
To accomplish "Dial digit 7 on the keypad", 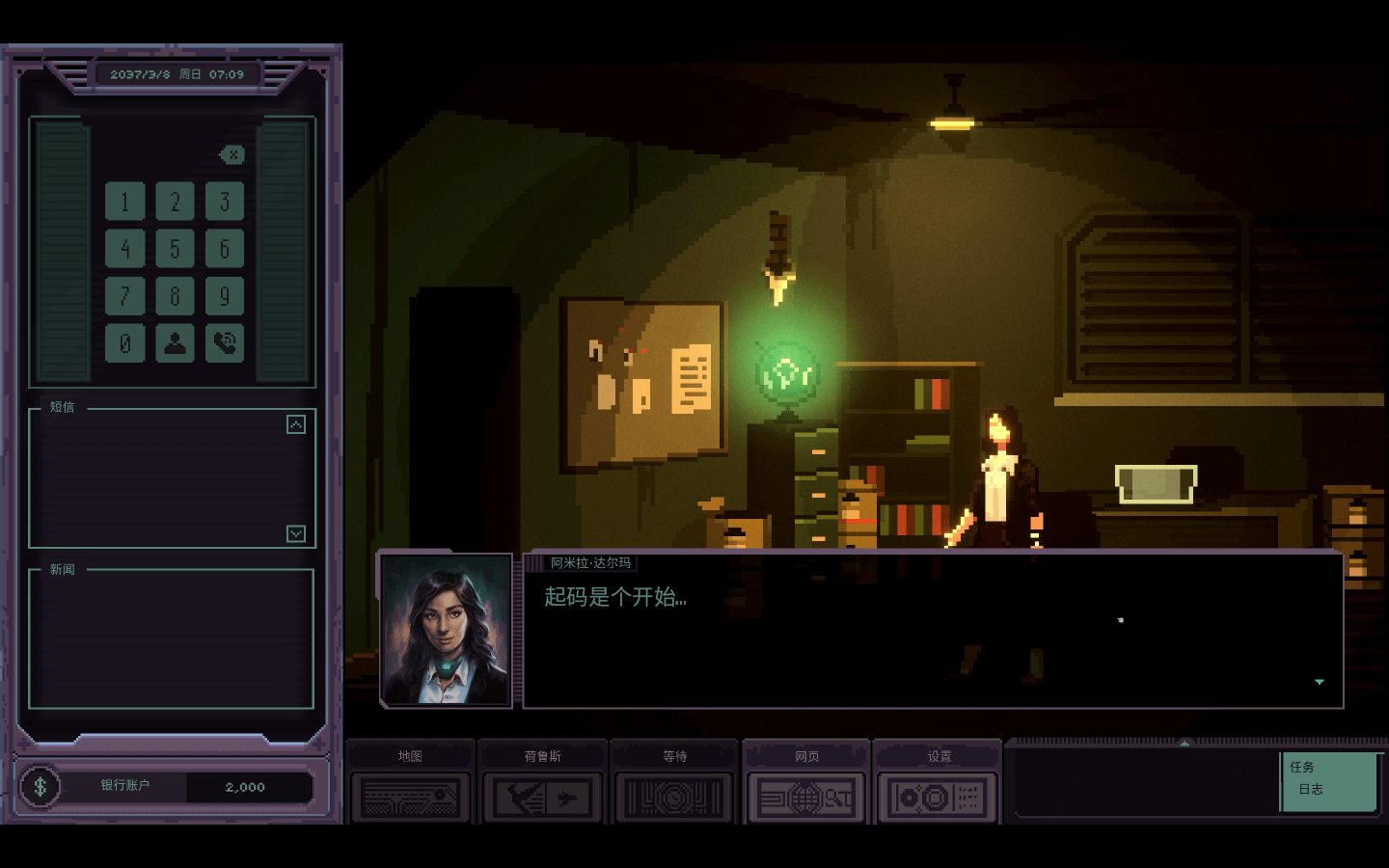I will [125, 296].
